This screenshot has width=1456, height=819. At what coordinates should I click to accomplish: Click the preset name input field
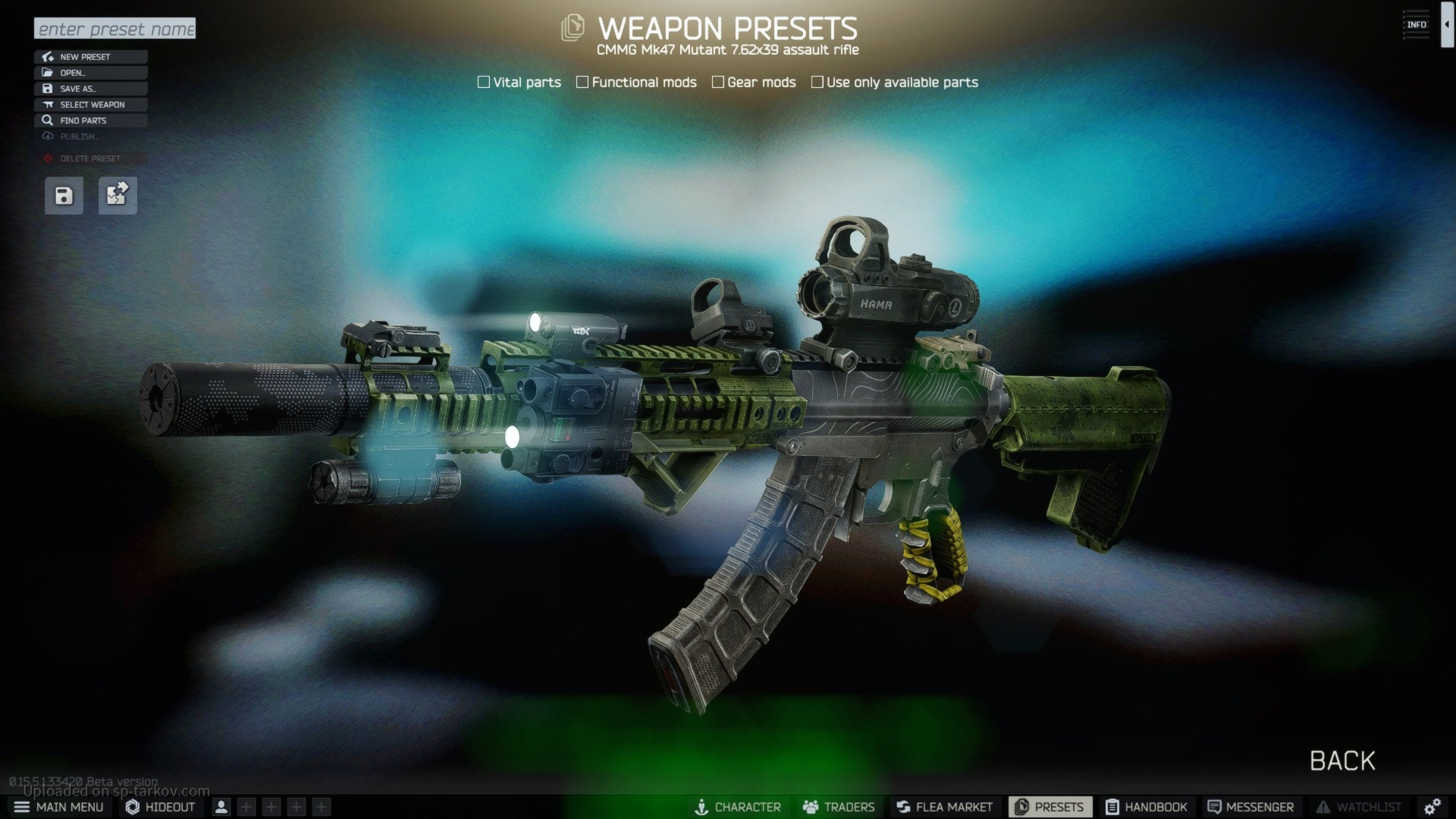point(115,29)
